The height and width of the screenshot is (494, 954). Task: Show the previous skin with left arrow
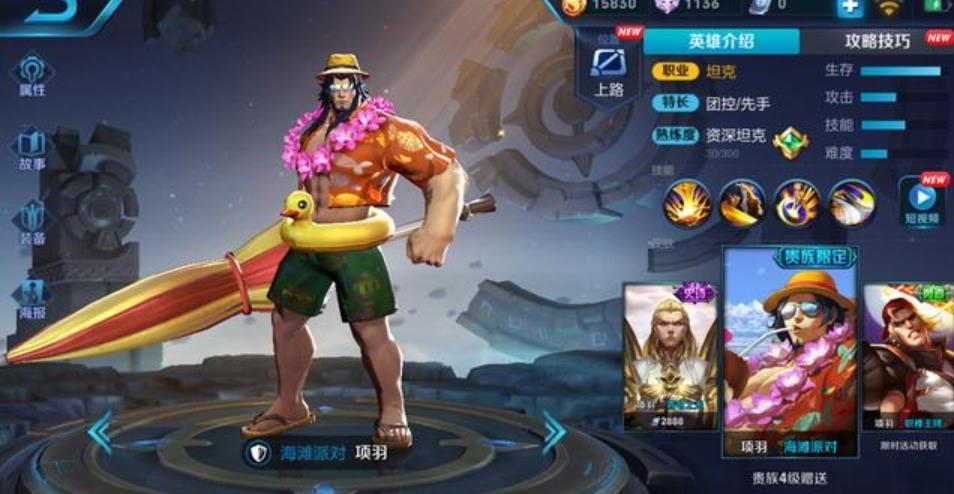pos(100,432)
